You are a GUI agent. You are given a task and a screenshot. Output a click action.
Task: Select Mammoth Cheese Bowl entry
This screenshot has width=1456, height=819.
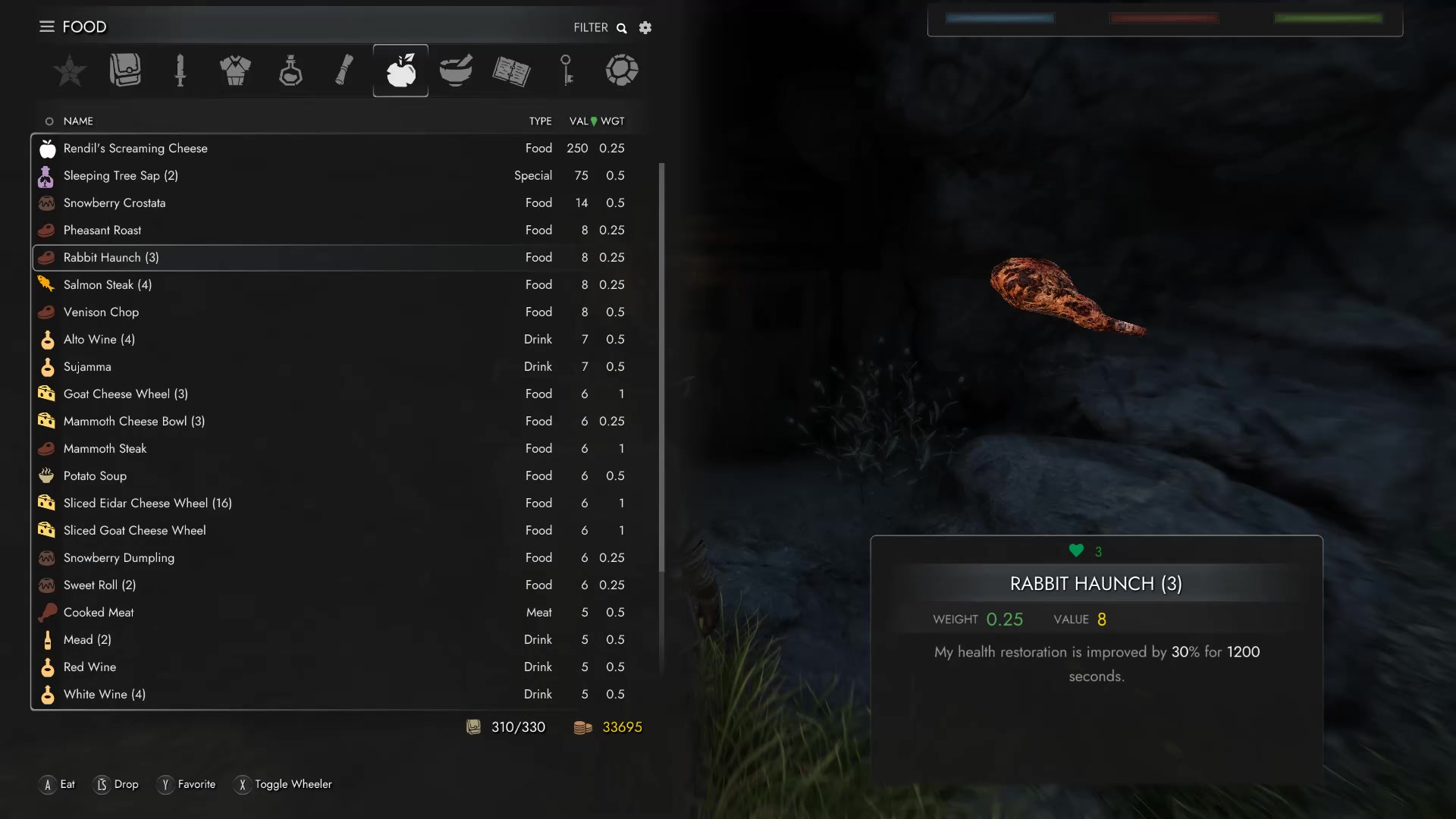click(x=134, y=422)
